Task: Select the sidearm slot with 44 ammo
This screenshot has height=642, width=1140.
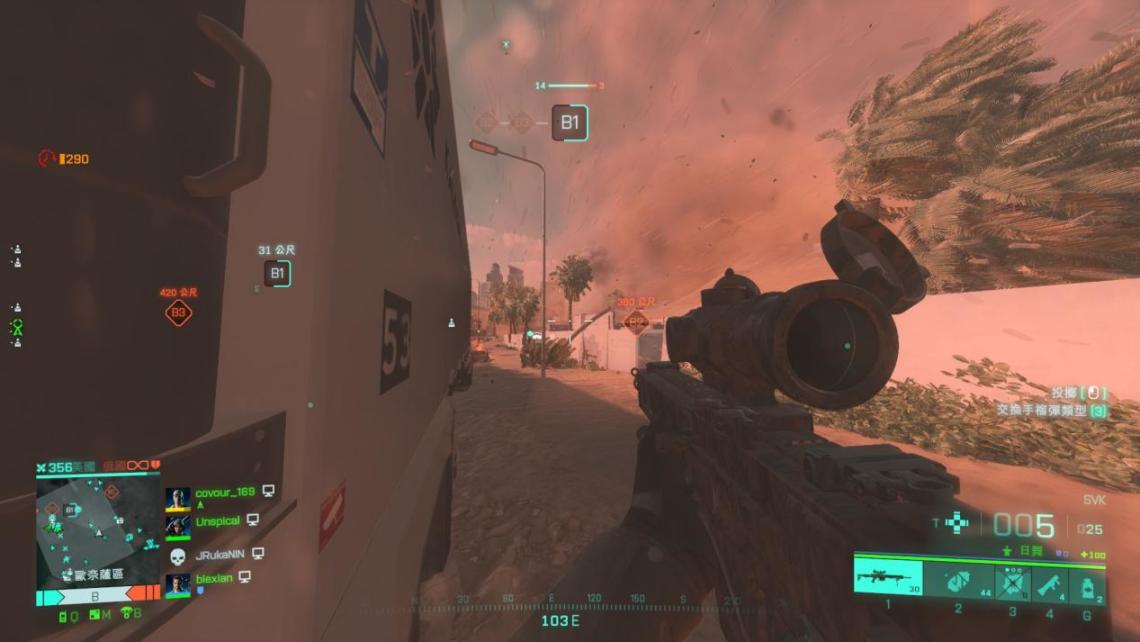Action: click(x=956, y=581)
